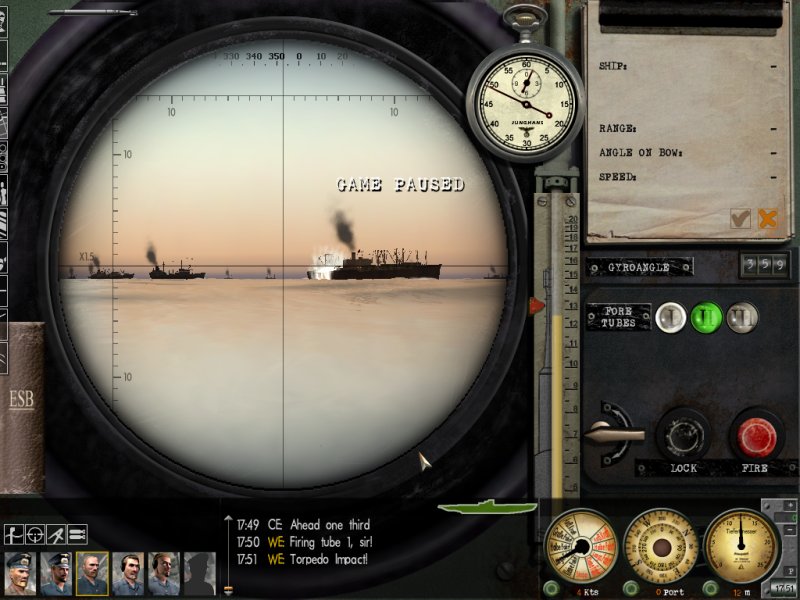Flip the salvo selector lever switch
The width and height of the screenshot is (800, 600).
611,432
